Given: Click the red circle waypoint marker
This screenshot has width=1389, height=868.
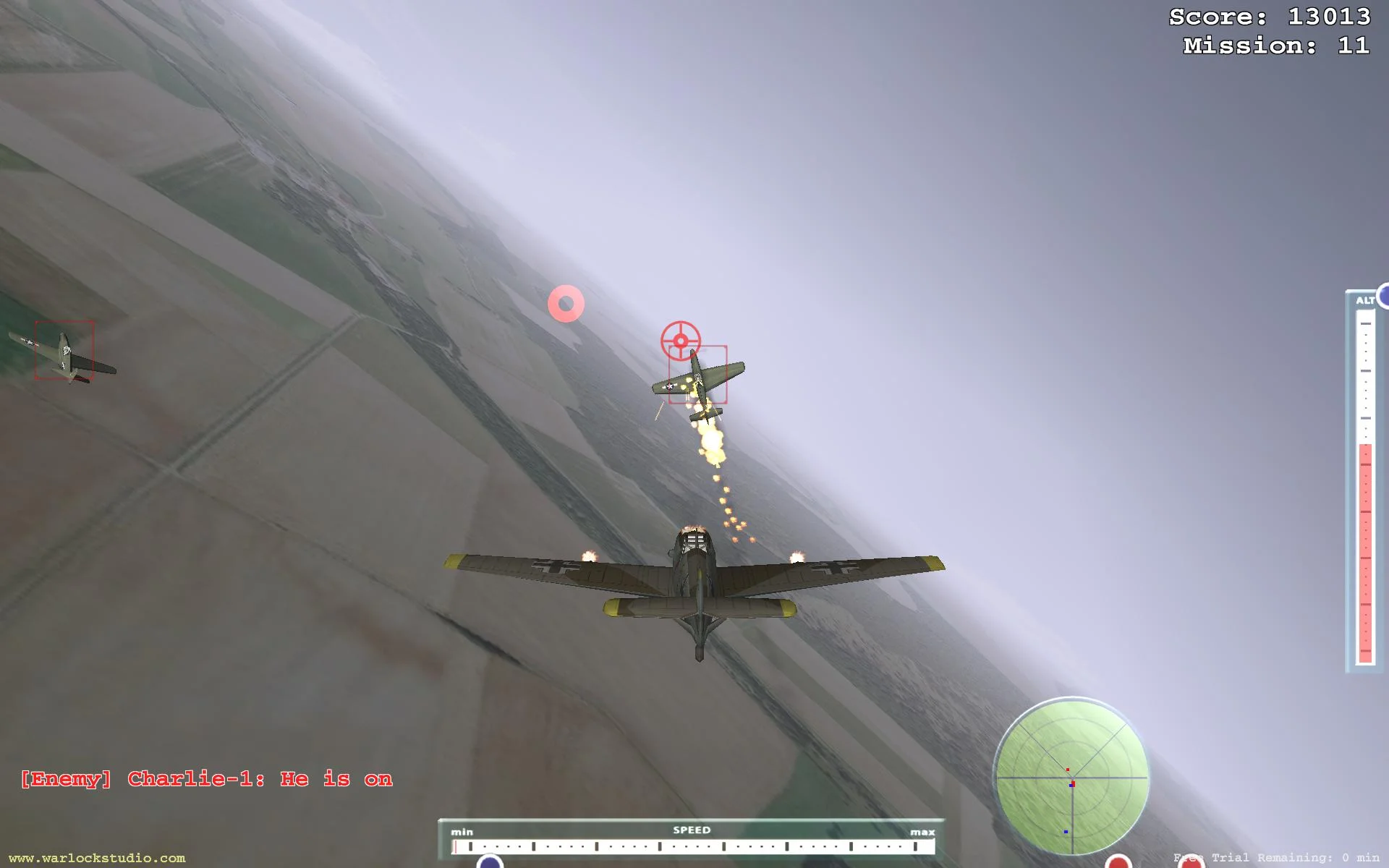Looking at the screenshot, I should click(565, 302).
